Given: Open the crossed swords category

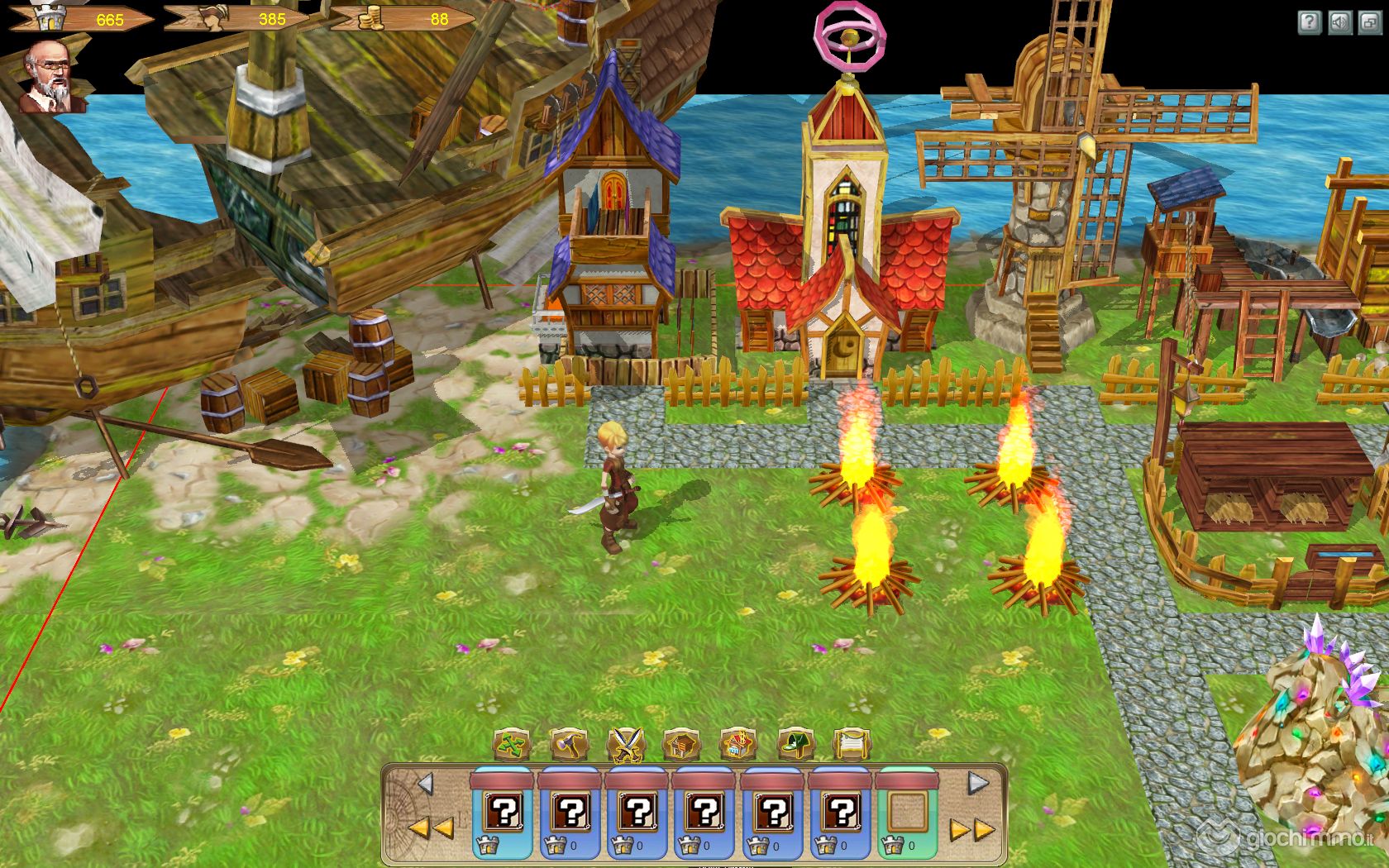Looking at the screenshot, I should point(627,744).
